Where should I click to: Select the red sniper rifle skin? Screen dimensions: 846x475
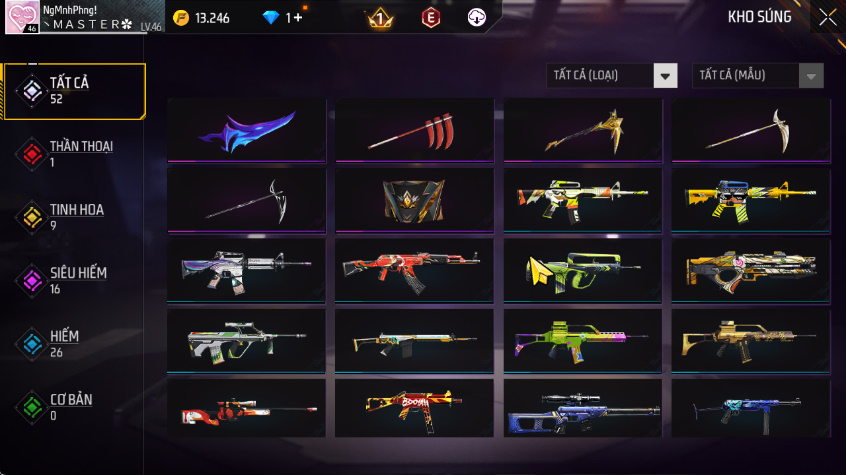(x=247, y=410)
